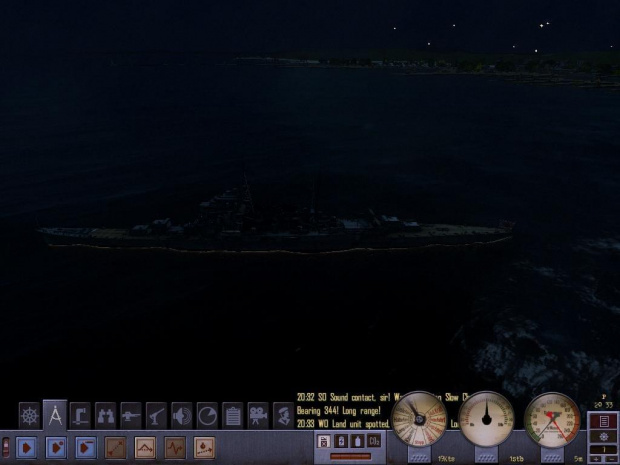Open the radar sweep station

[x=207, y=415]
